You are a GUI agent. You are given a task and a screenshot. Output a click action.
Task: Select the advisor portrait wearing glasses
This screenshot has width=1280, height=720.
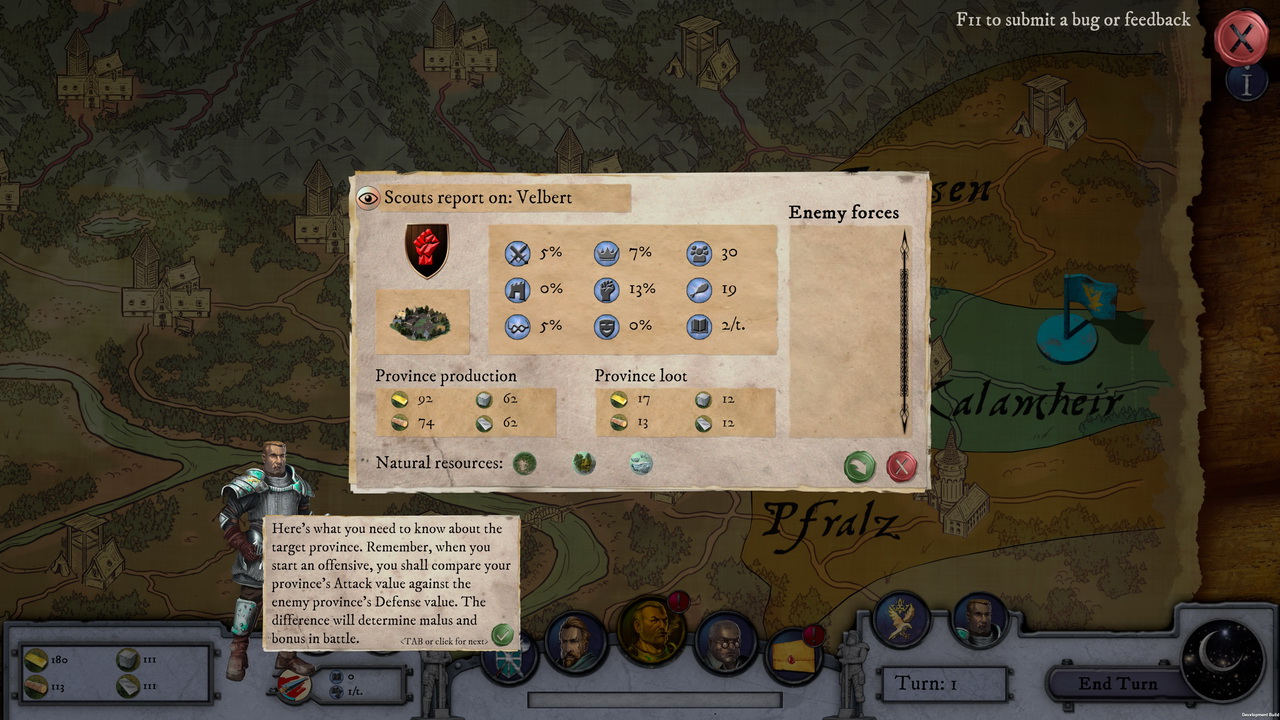tap(726, 643)
